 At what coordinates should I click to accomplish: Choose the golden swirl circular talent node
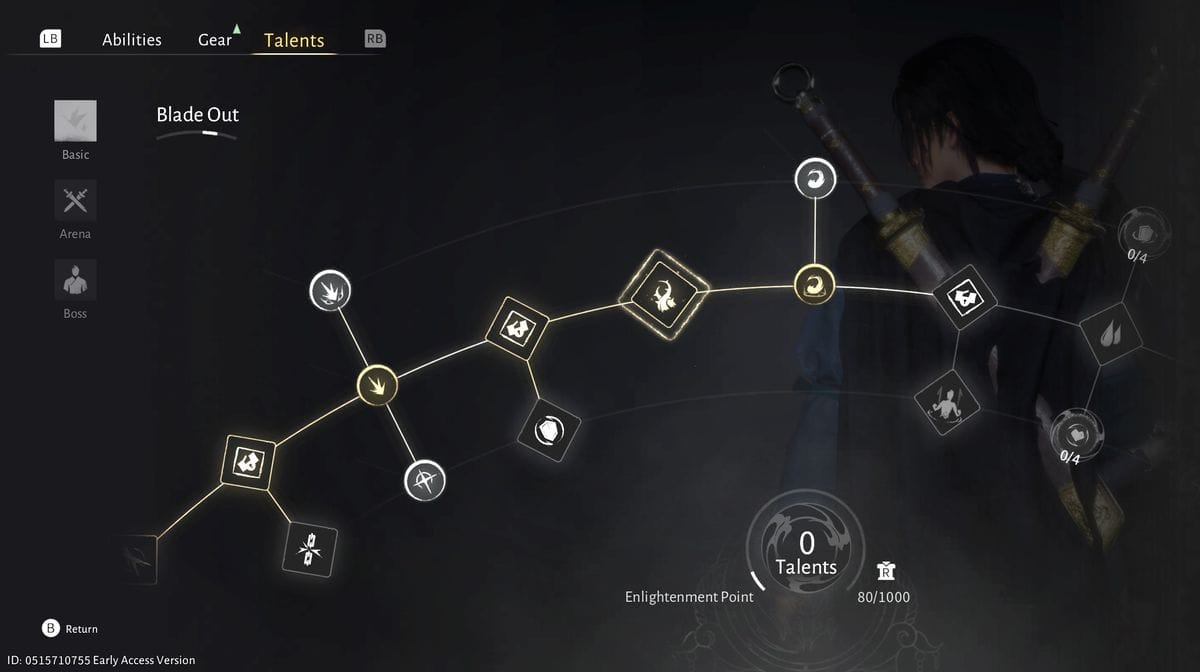[x=814, y=284]
